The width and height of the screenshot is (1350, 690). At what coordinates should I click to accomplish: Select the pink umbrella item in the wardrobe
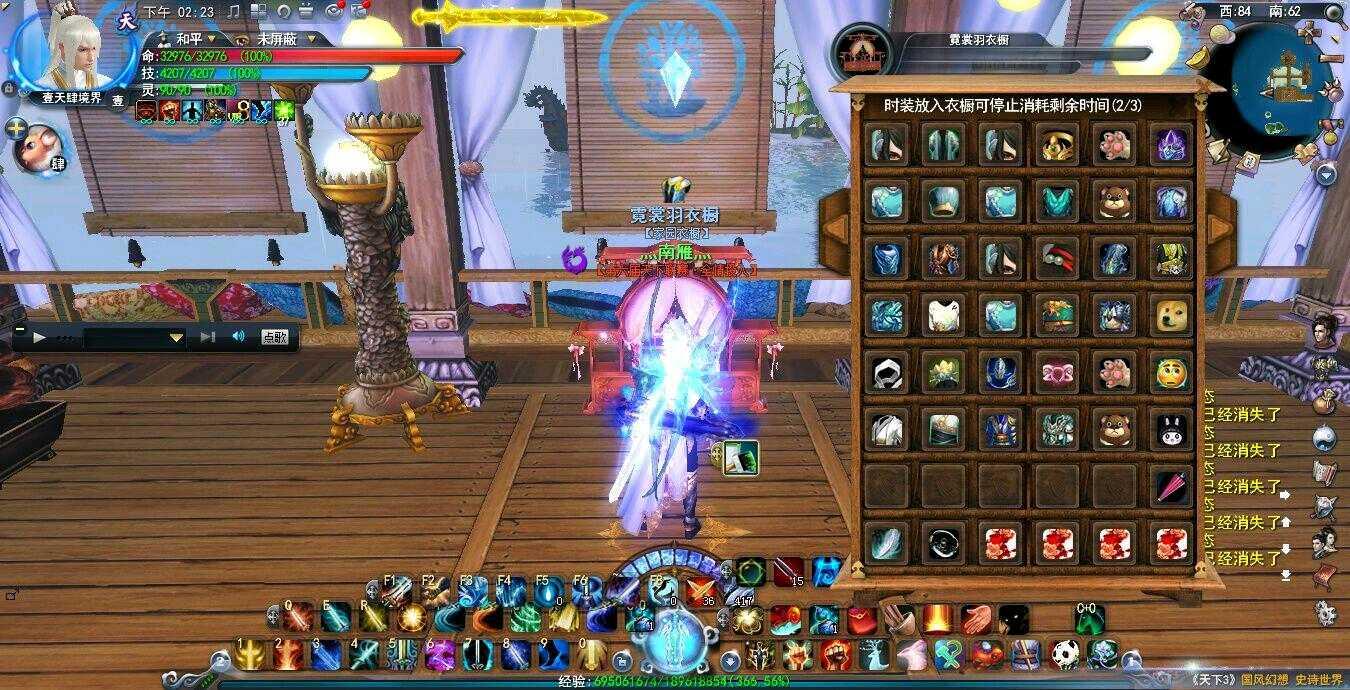[x=1172, y=487]
